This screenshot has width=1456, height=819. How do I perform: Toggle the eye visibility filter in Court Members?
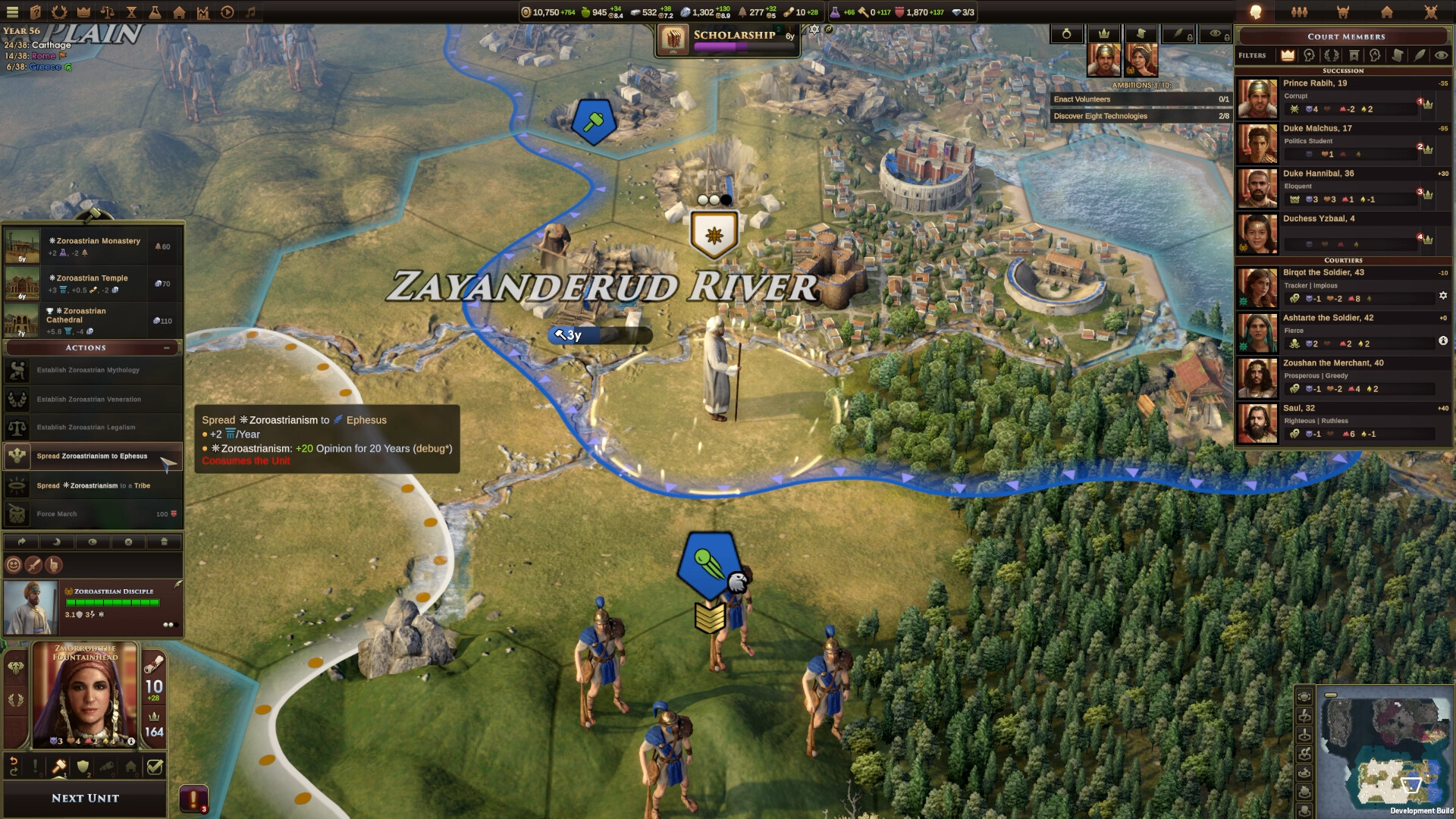[1441, 56]
